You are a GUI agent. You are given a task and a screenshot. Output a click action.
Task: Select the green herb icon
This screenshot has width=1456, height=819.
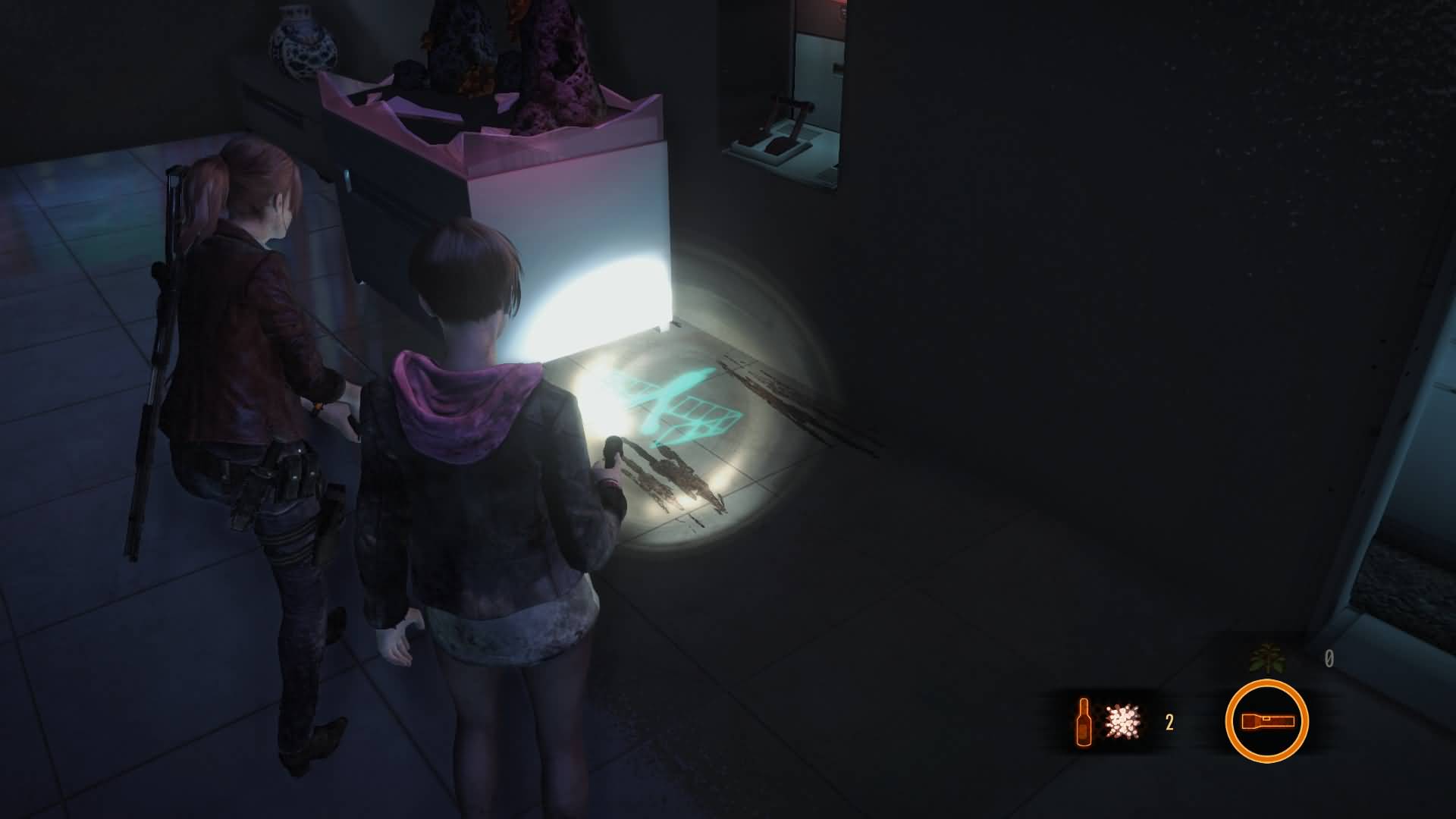(1268, 658)
